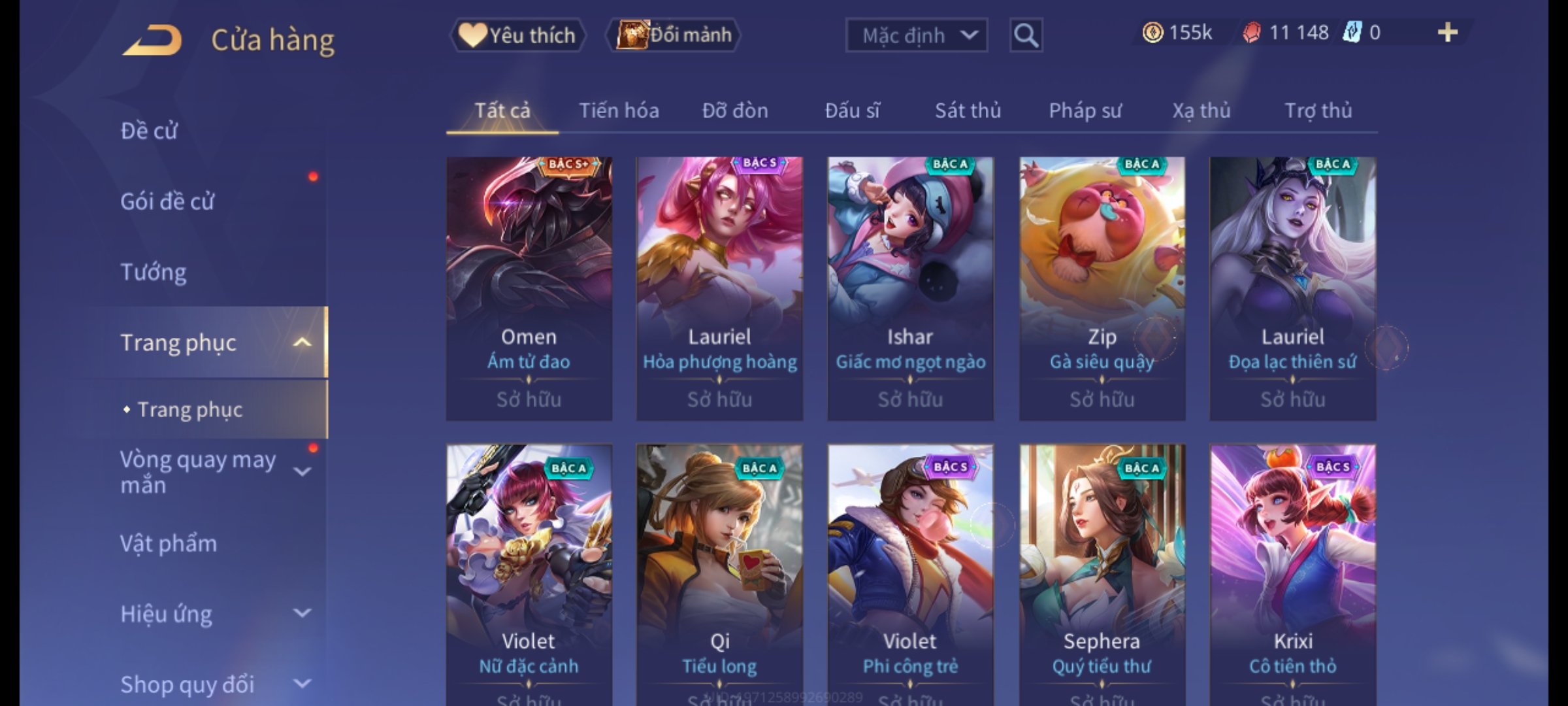Select the Zip Gà siêu quậy skin card
The height and width of the screenshot is (706, 1568).
1102,288
